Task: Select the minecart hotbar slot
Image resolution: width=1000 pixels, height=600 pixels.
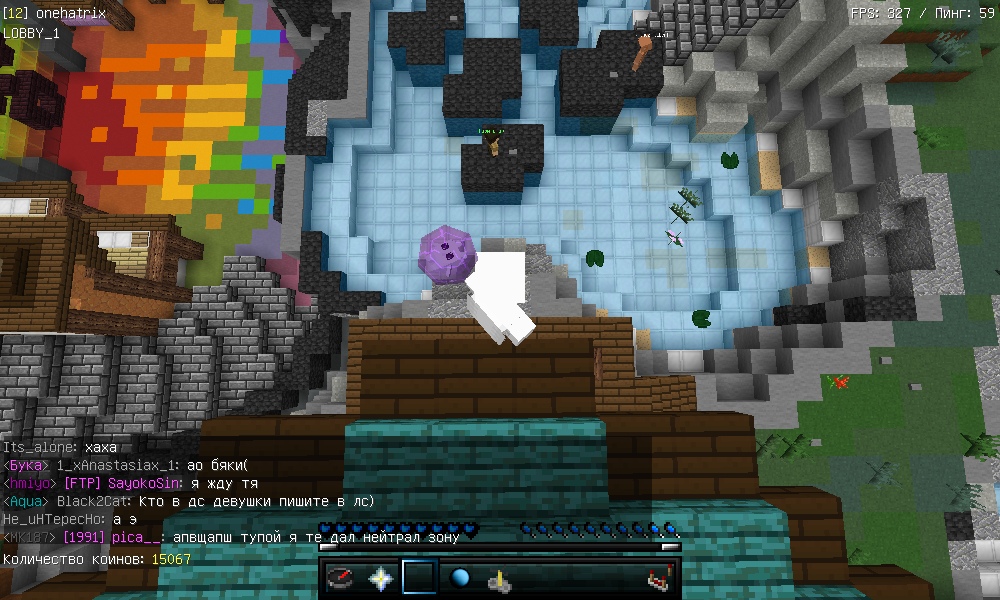Action: click(x=500, y=578)
